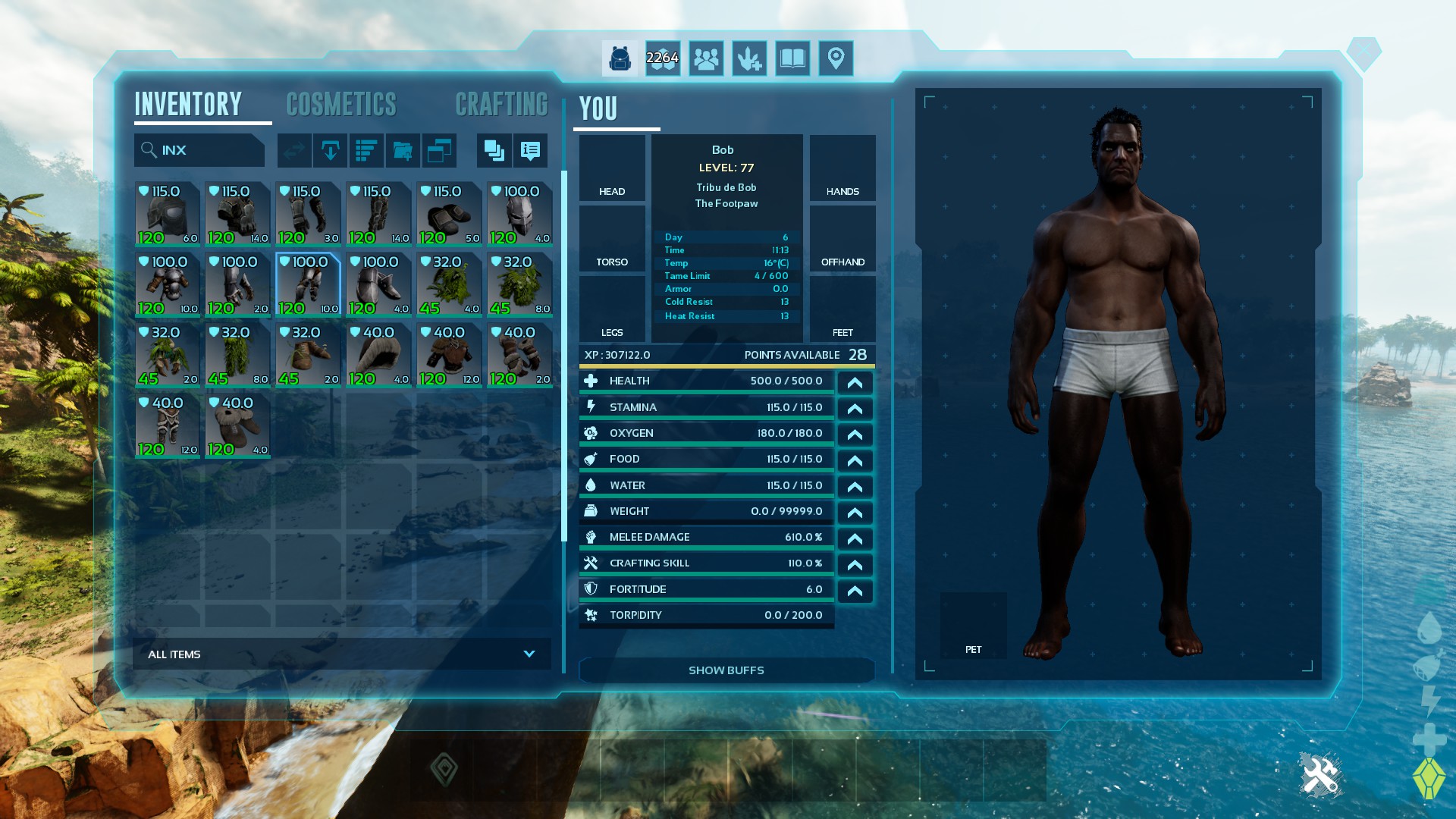Viewport: 1456px width, 819px height.
Task: Click the PET equipment slot
Action: (x=973, y=625)
